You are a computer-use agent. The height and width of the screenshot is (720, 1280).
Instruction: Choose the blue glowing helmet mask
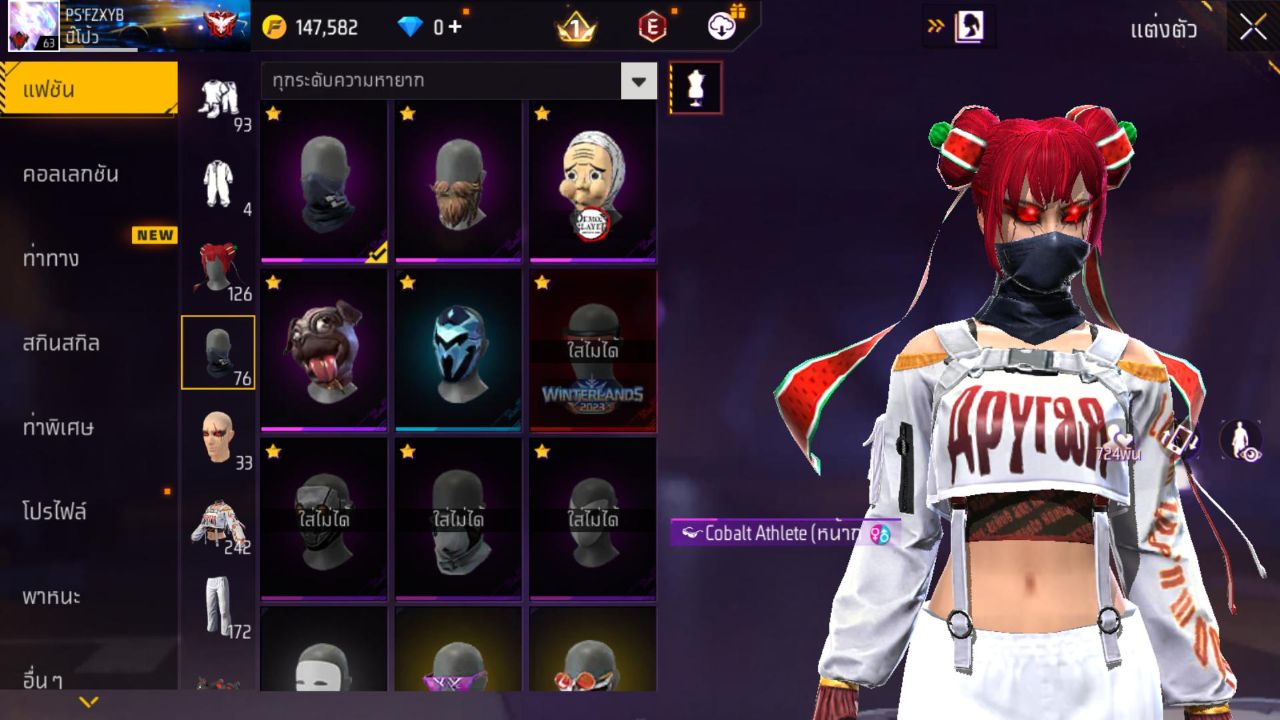coord(458,348)
